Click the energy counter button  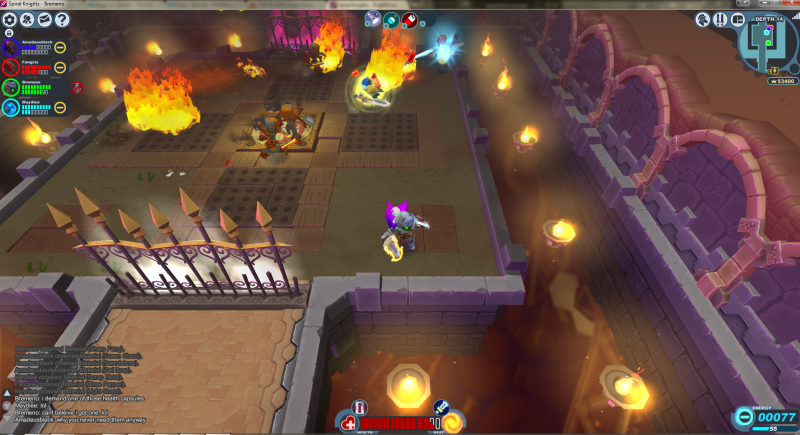(x=765, y=417)
